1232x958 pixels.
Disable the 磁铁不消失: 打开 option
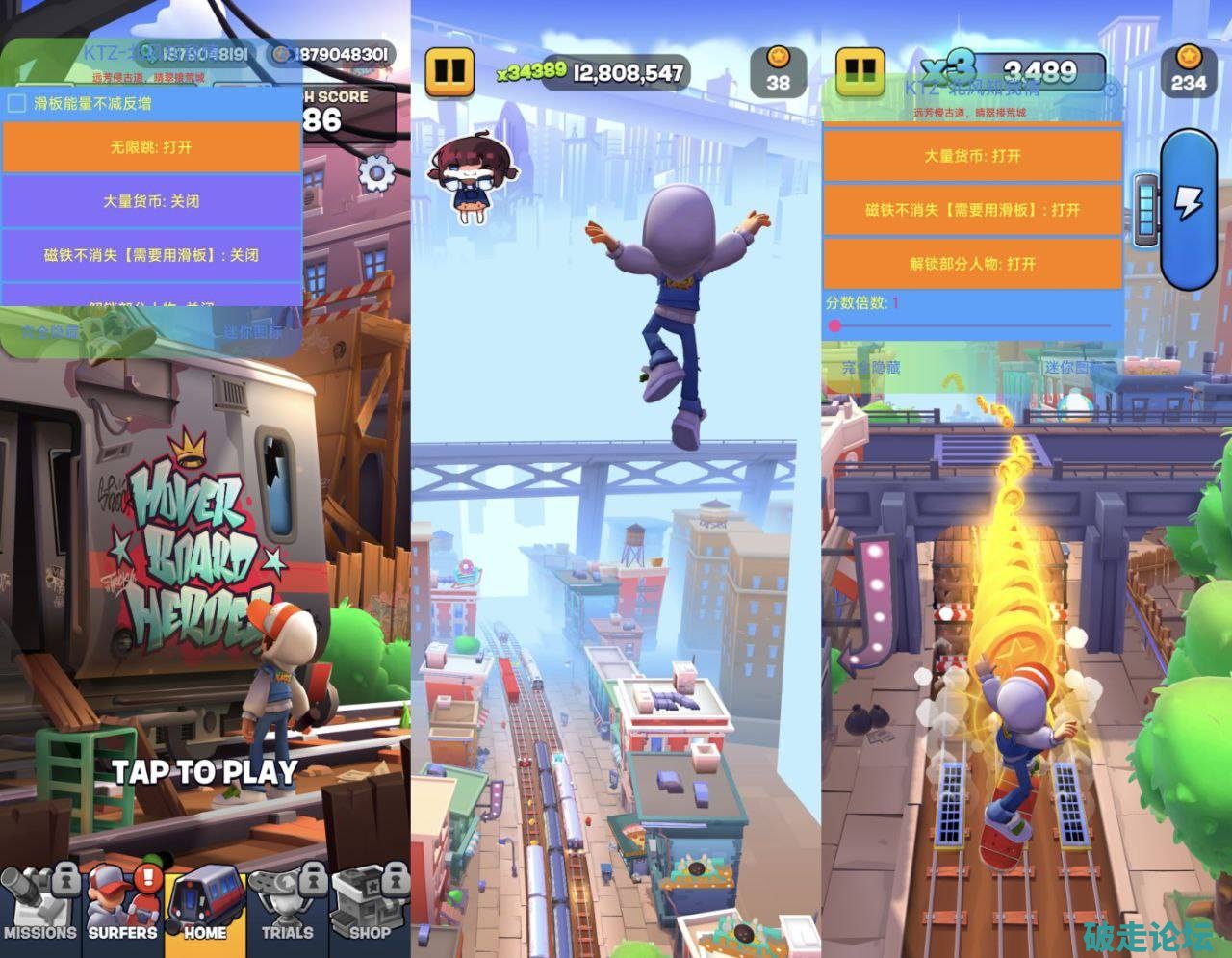coord(972,209)
